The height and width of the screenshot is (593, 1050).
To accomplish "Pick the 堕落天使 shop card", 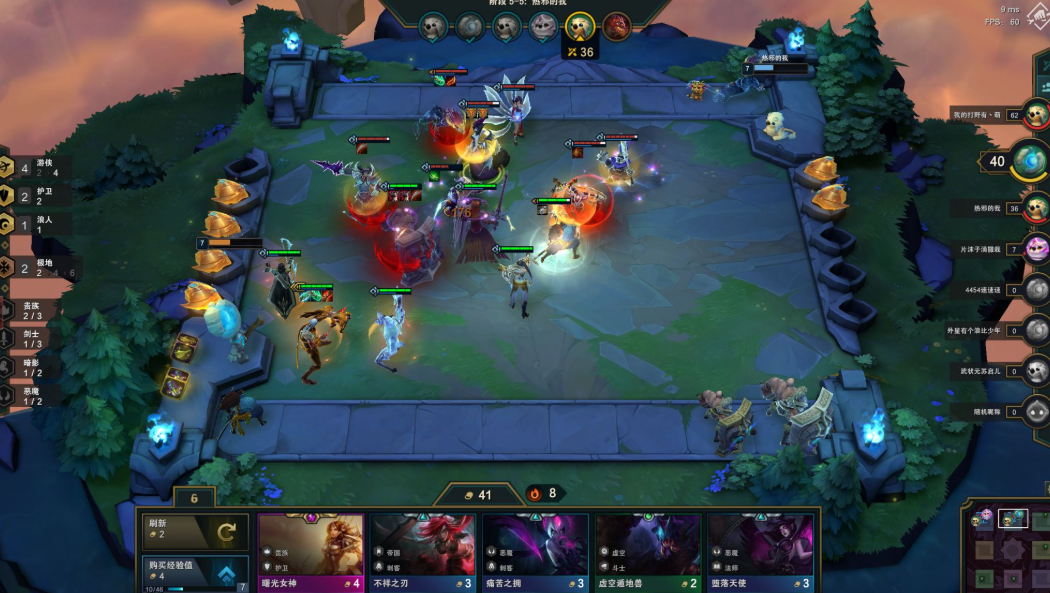I will (x=760, y=552).
